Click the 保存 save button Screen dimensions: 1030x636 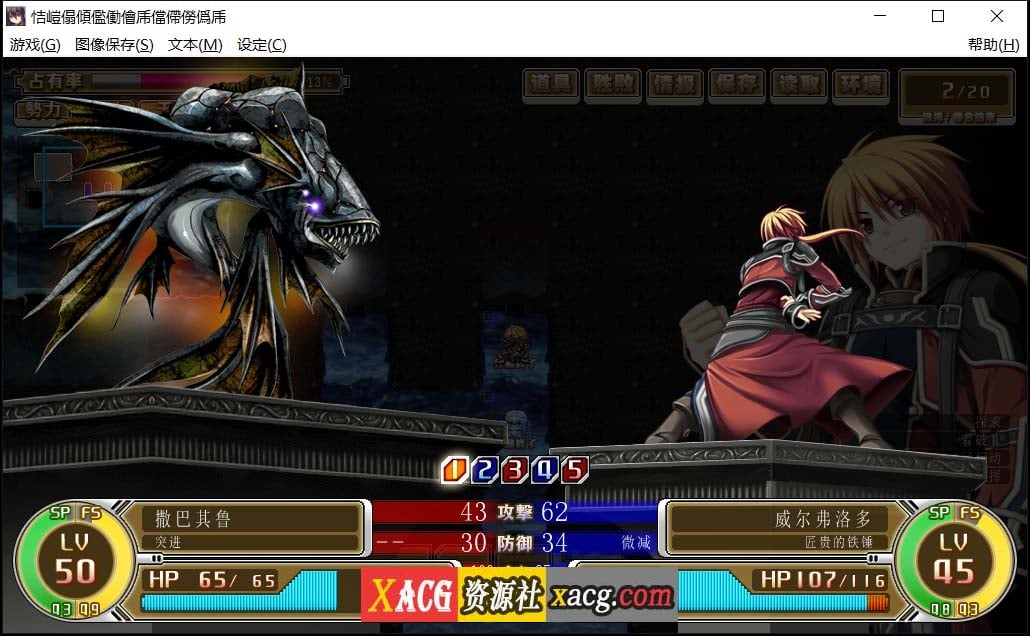pyautogui.click(x=736, y=85)
